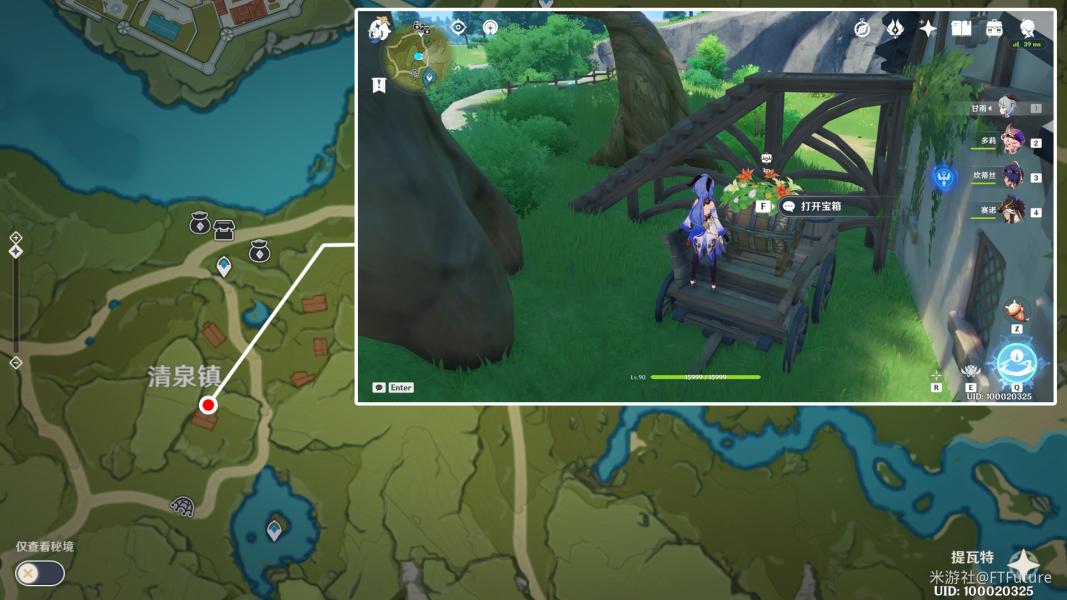Open the compass events icon

tap(862, 29)
